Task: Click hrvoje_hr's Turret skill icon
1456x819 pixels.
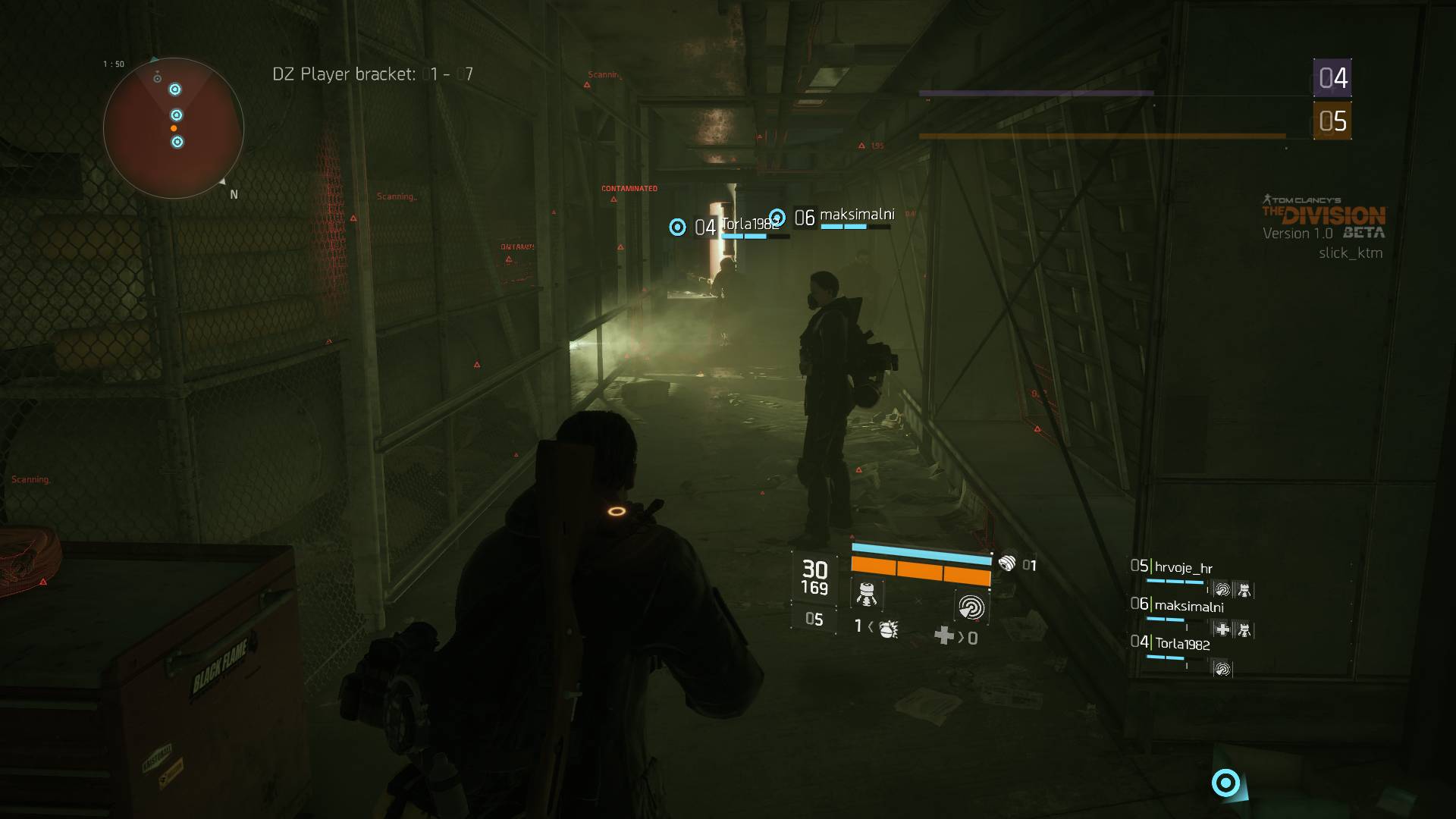Action: [1244, 590]
